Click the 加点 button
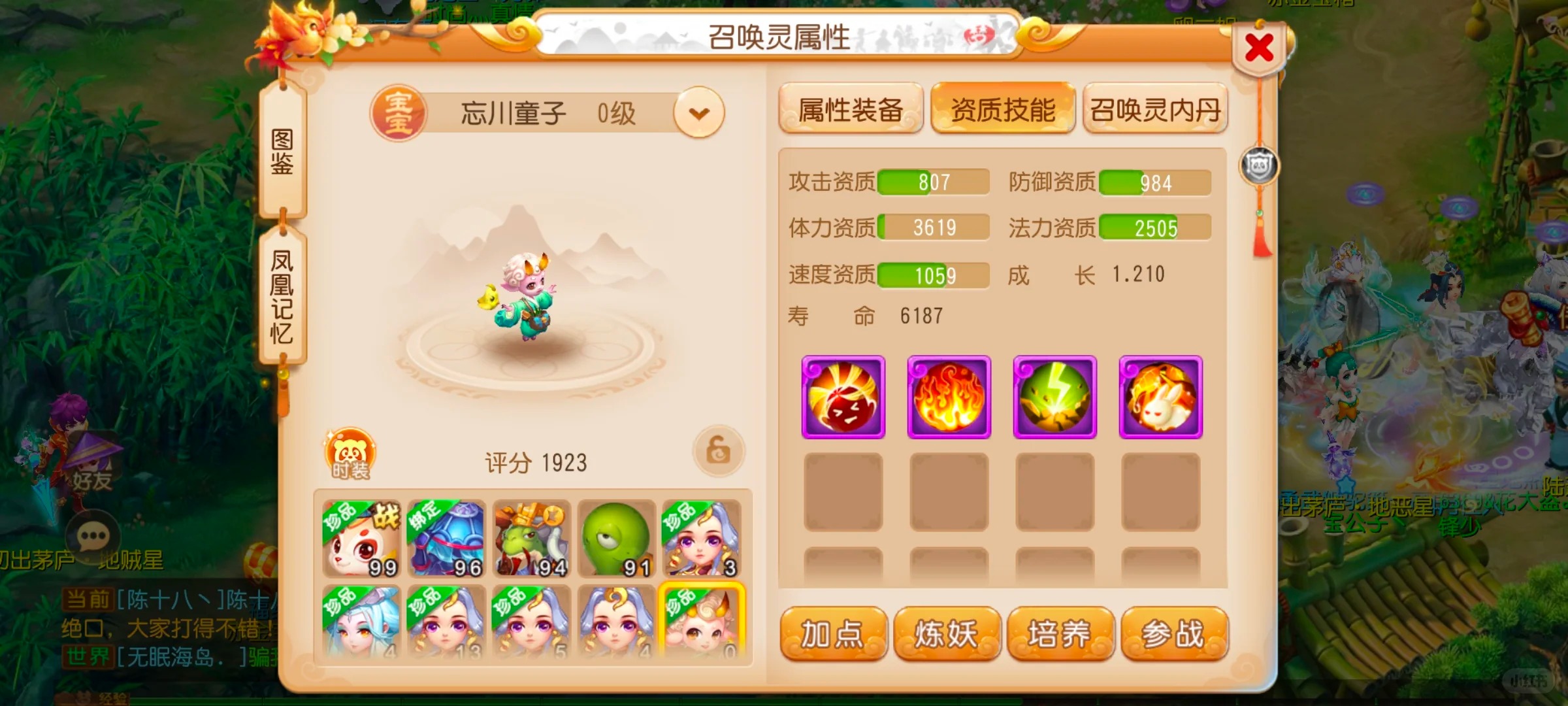 pyautogui.click(x=833, y=633)
